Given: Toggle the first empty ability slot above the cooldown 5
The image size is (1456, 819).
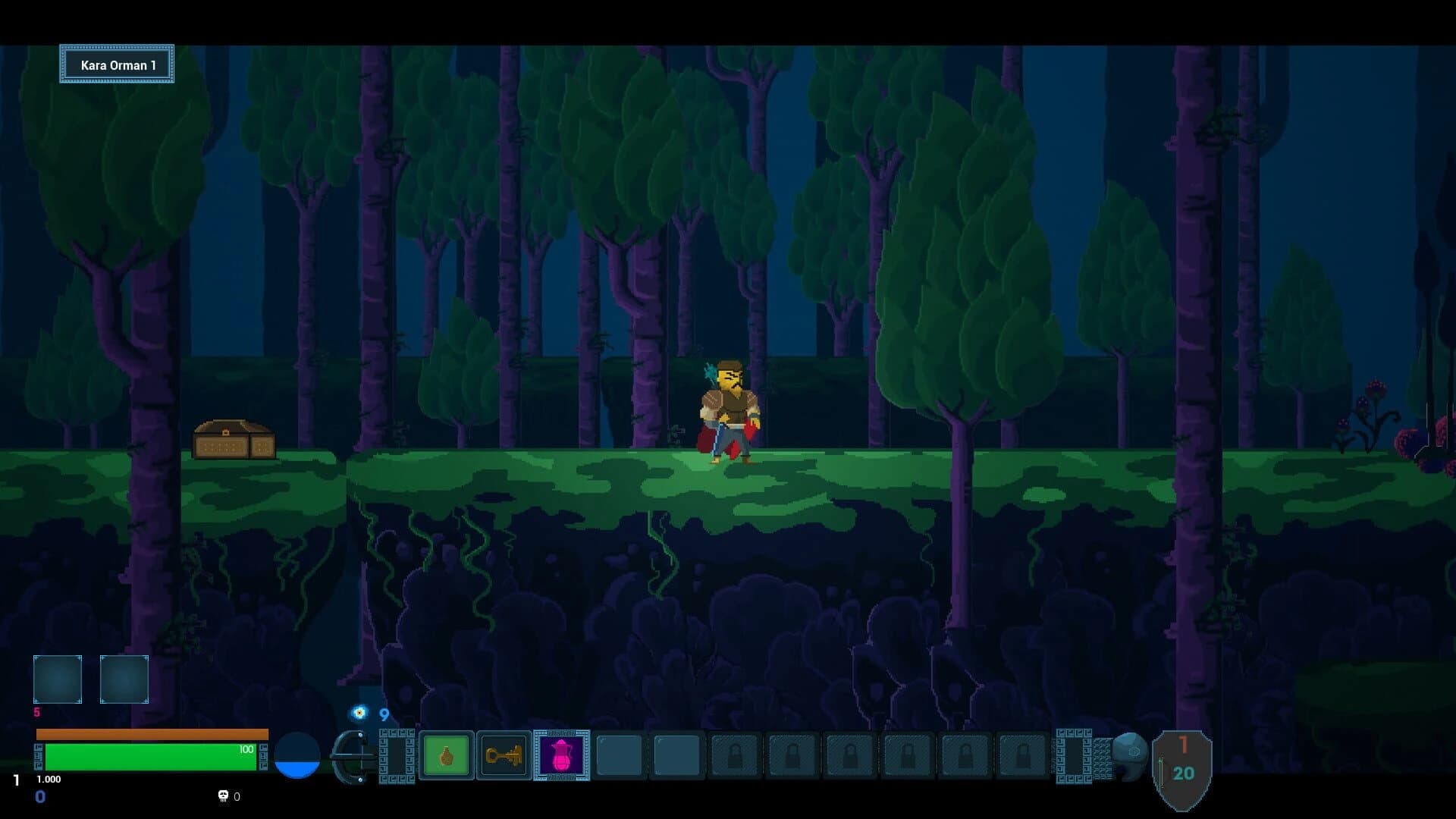Looking at the screenshot, I should point(57,679).
